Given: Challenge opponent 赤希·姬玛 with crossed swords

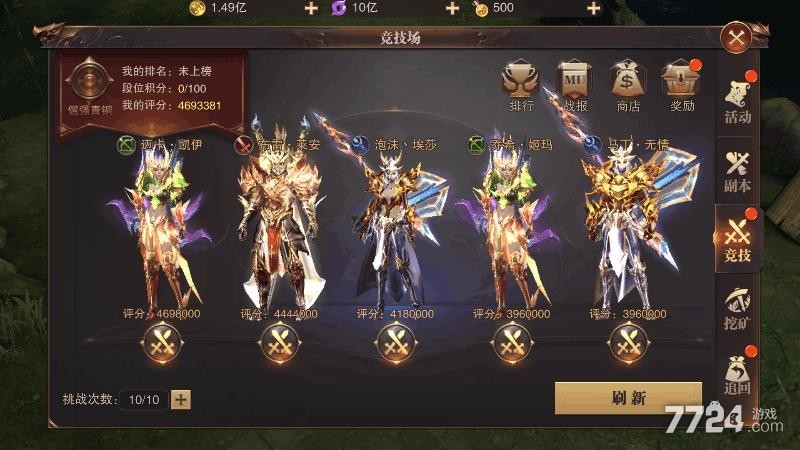Looking at the screenshot, I should [510, 344].
